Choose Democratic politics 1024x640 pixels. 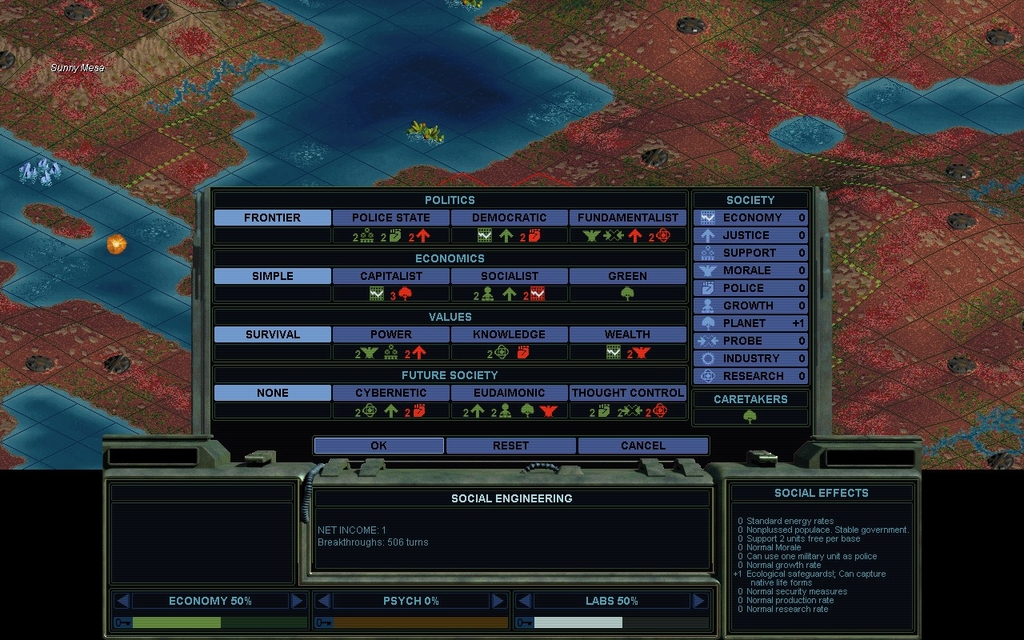tap(509, 217)
